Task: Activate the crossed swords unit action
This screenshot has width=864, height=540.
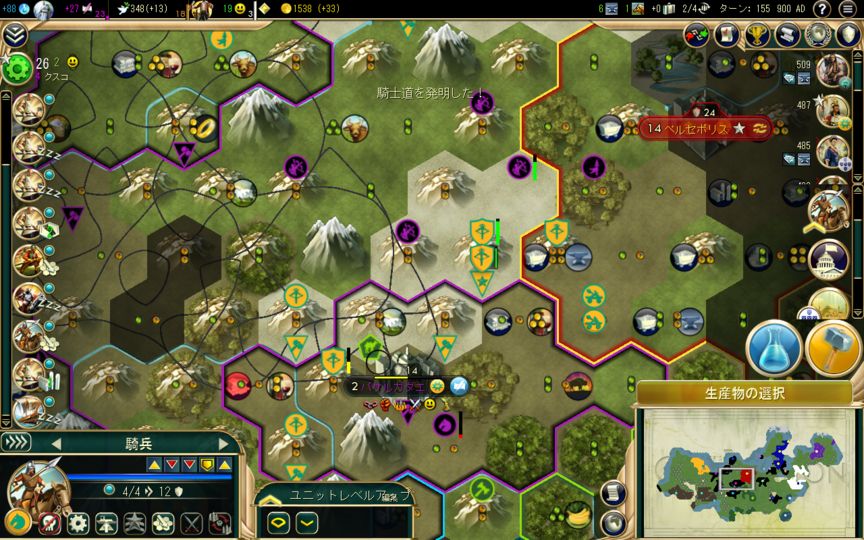Action: pyautogui.click(x=191, y=523)
